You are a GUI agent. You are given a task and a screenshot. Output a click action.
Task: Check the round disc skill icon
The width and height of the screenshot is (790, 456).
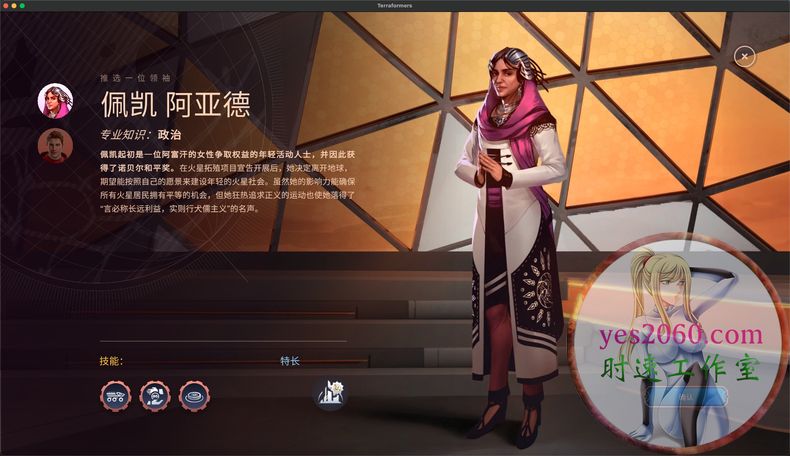(x=194, y=396)
